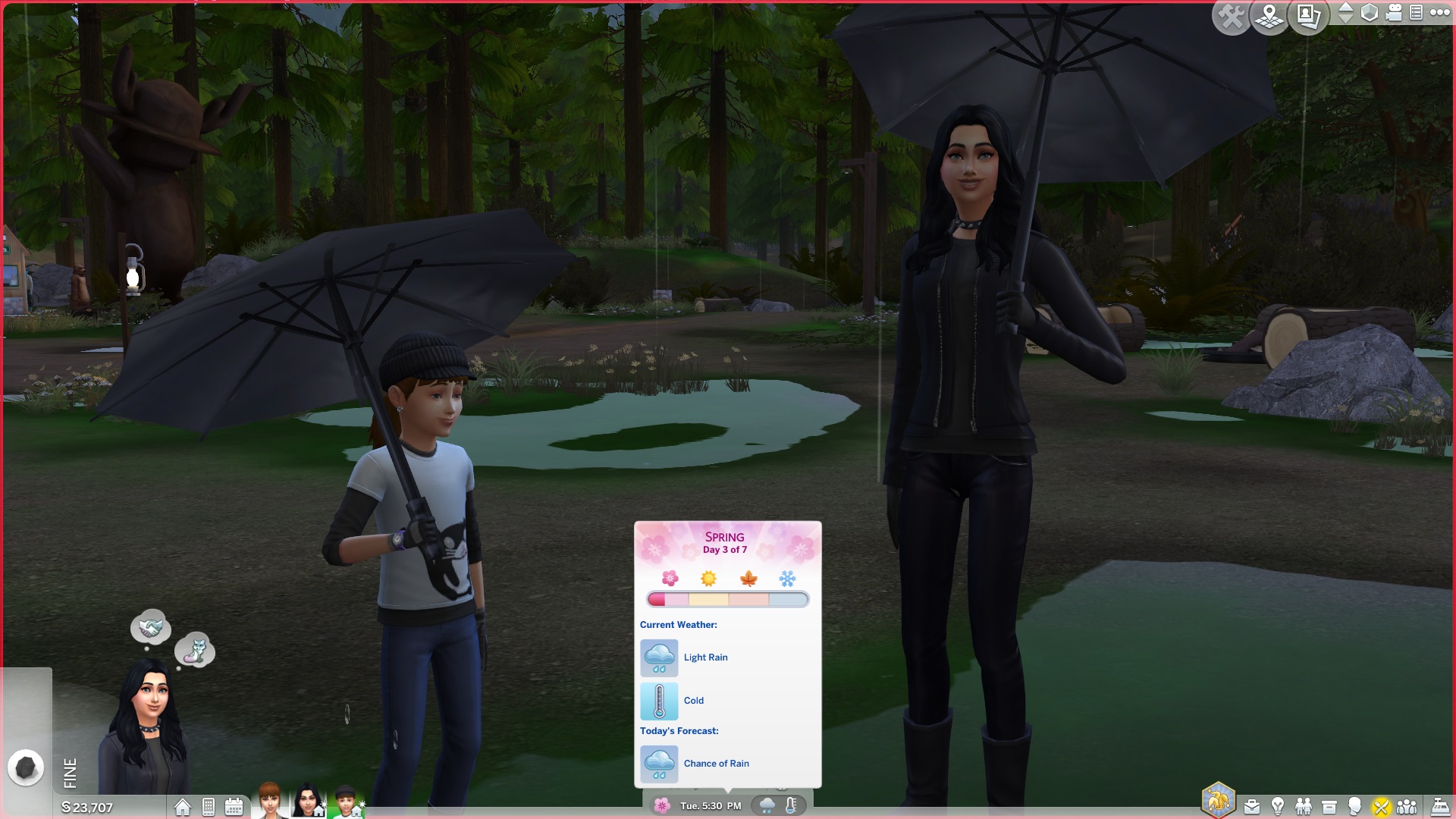Open the Skills panel lightbulb icon
This screenshot has height=819, width=1456.
tap(1278, 805)
